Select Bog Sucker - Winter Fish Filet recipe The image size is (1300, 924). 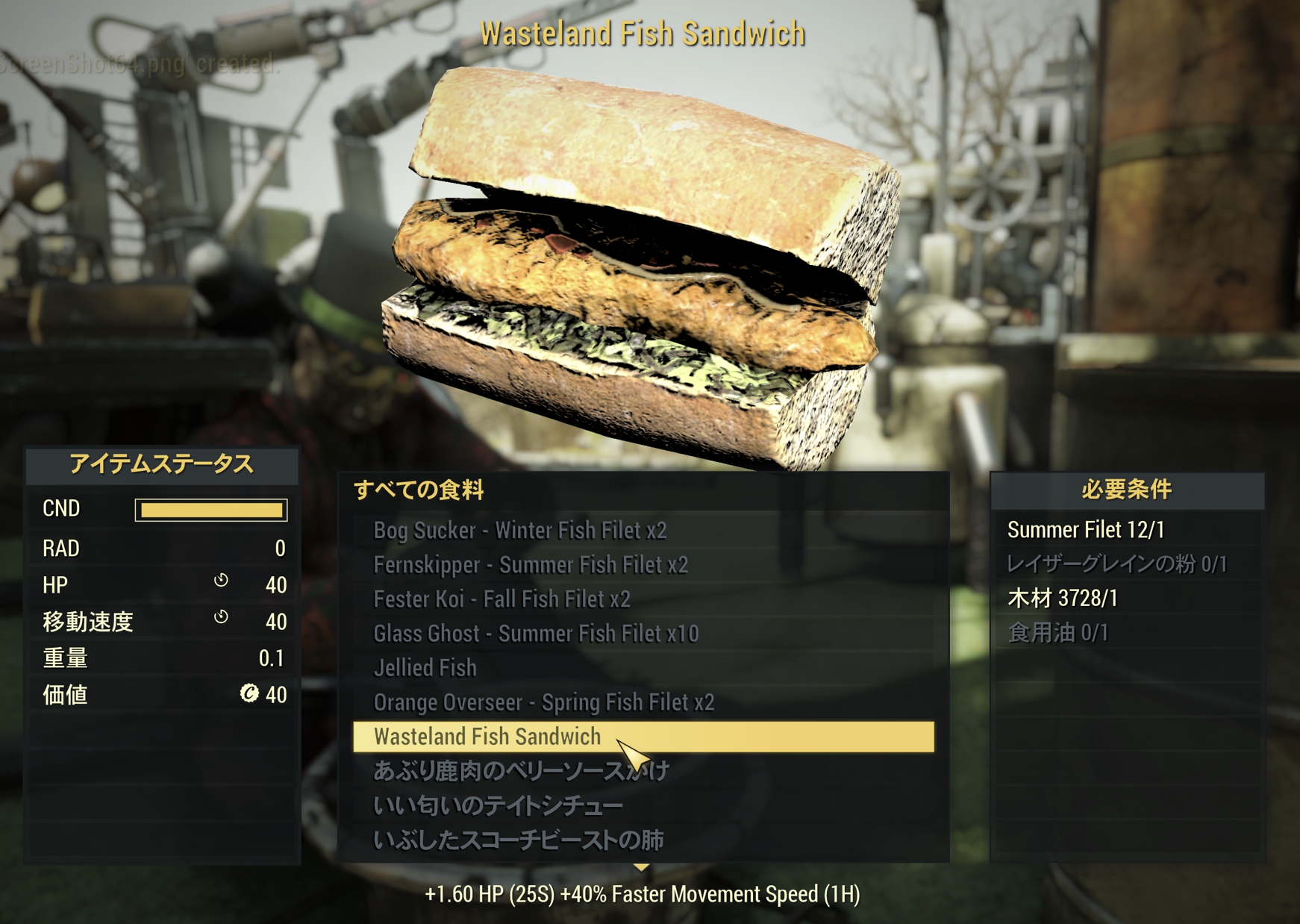coord(520,531)
